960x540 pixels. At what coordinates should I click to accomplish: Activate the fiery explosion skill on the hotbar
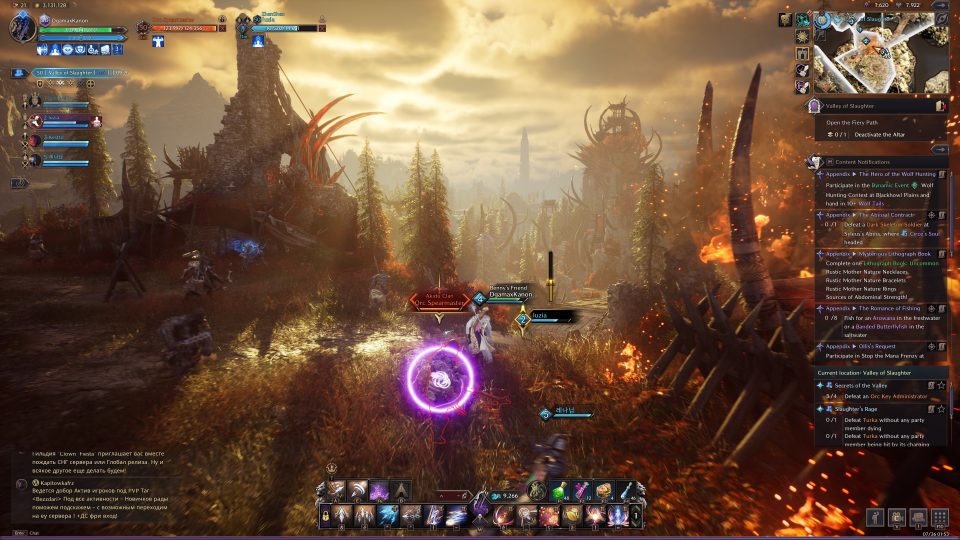(x=549, y=516)
